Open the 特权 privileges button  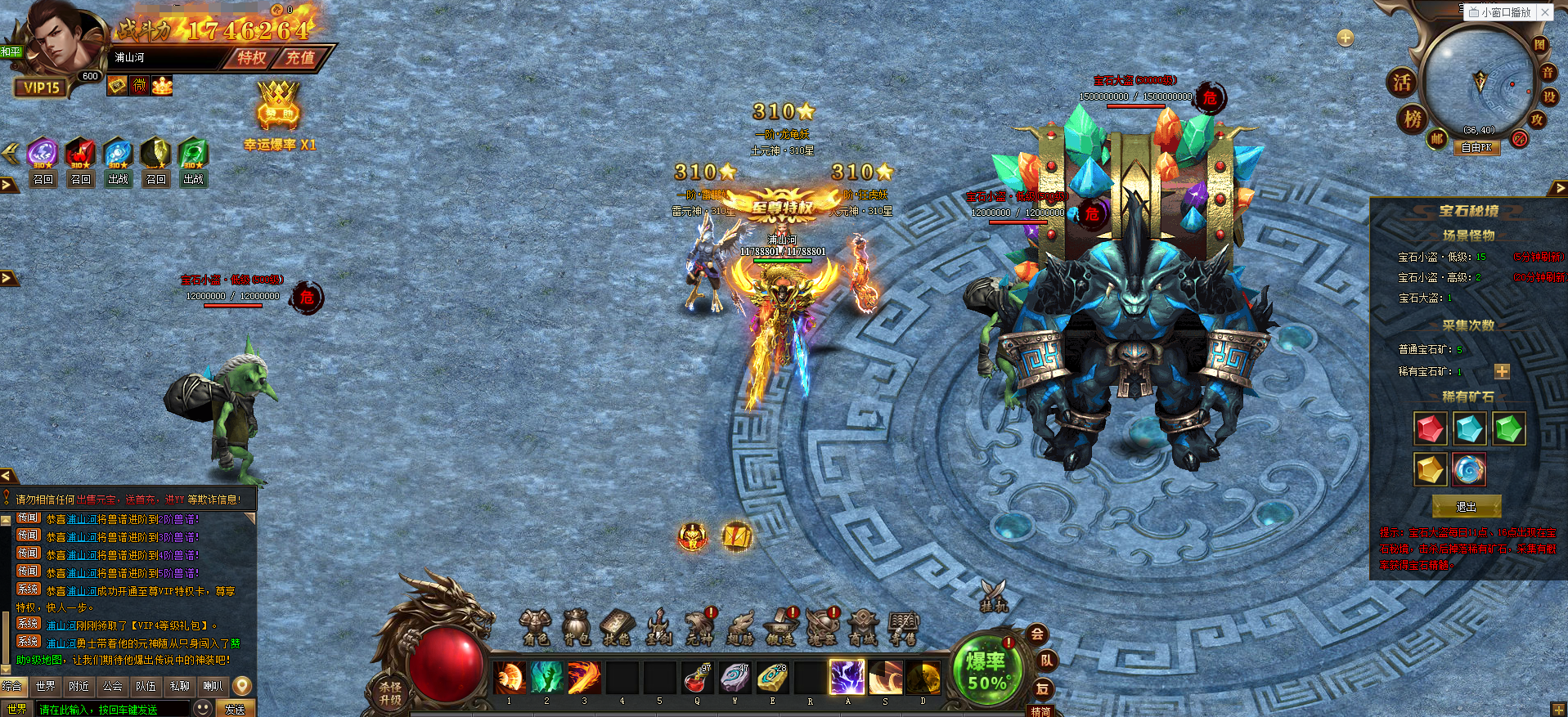(252, 58)
